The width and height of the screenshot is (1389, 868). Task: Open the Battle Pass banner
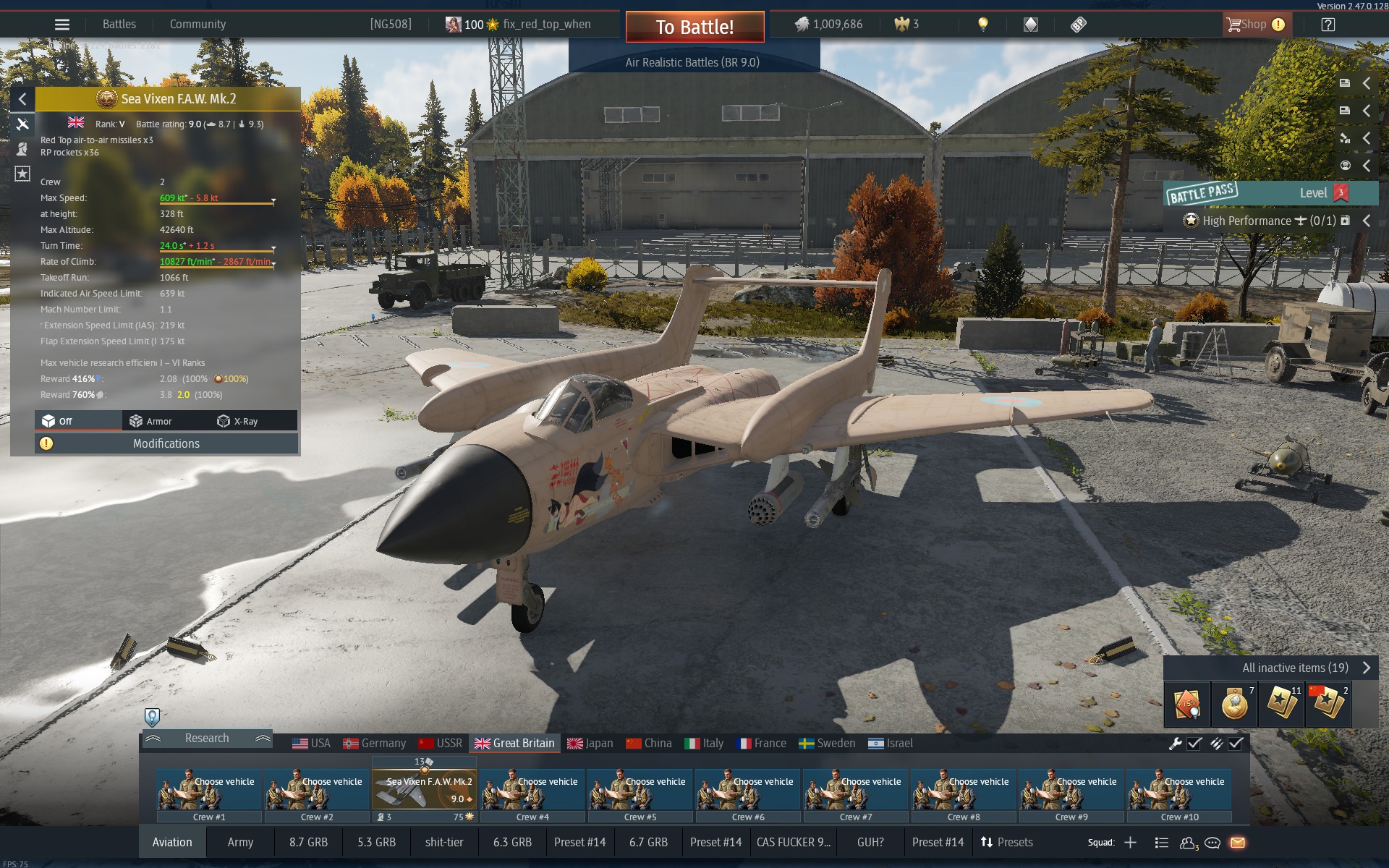pos(1271,193)
